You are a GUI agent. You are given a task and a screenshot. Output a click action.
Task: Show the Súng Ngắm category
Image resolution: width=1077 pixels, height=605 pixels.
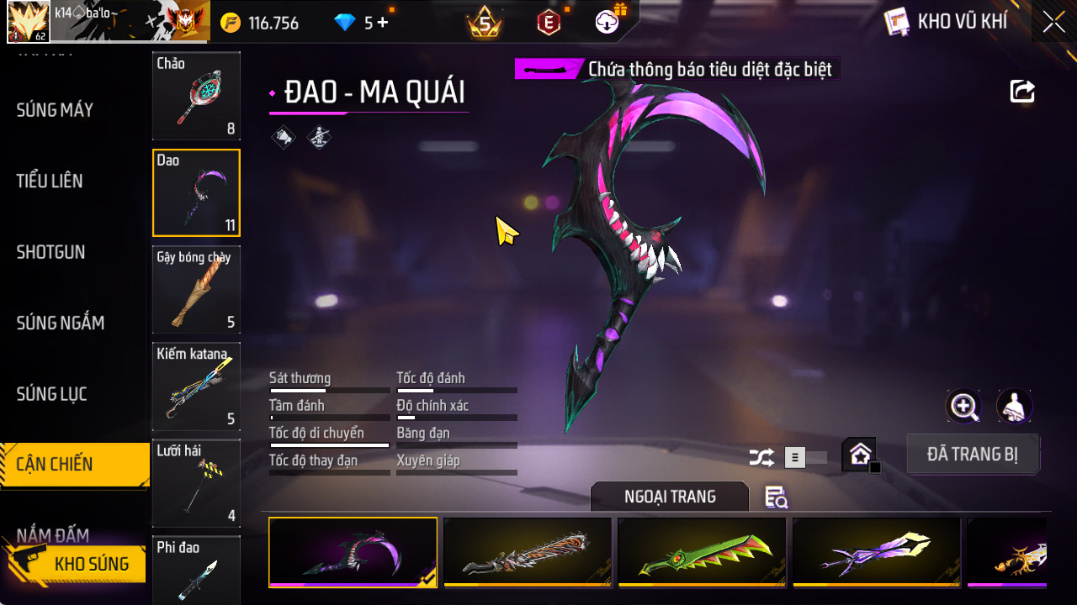click(60, 323)
